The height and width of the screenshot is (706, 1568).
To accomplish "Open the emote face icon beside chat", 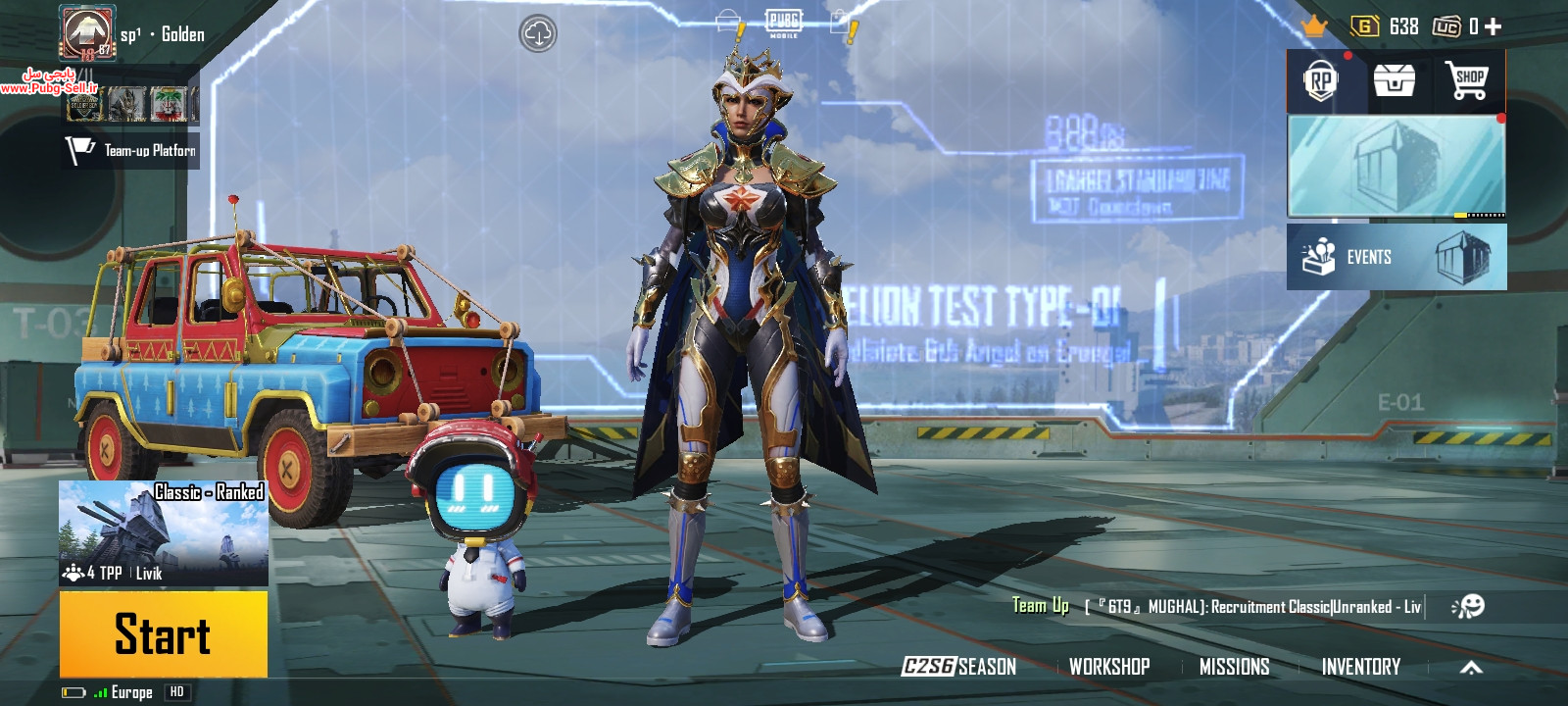I will (x=1468, y=607).
